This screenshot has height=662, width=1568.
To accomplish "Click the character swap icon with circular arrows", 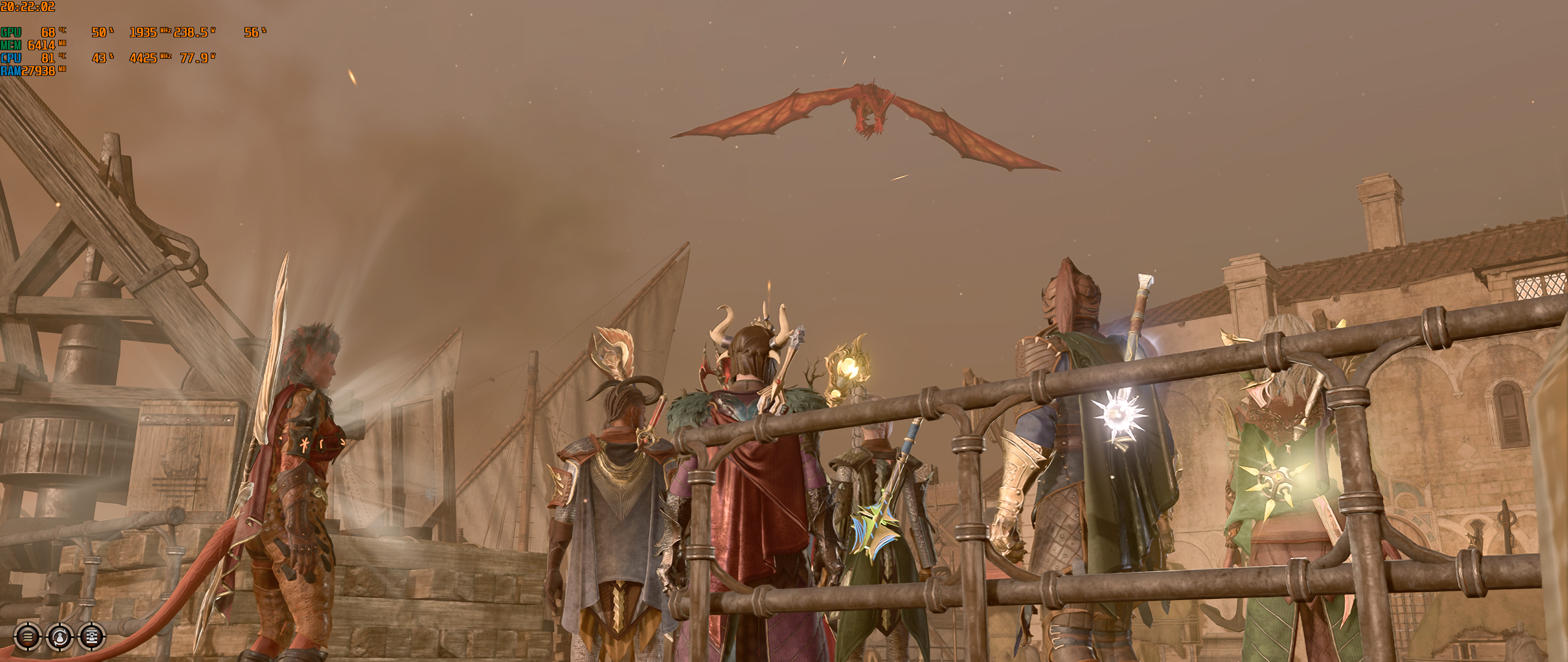I will tap(59, 637).
